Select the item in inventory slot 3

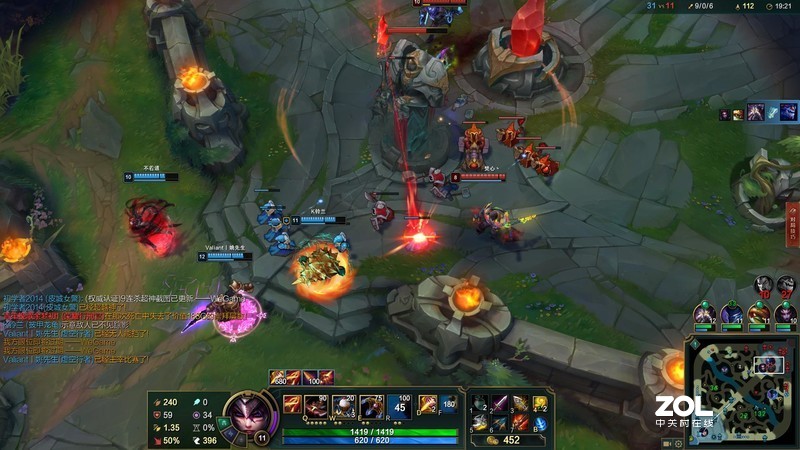click(521, 404)
